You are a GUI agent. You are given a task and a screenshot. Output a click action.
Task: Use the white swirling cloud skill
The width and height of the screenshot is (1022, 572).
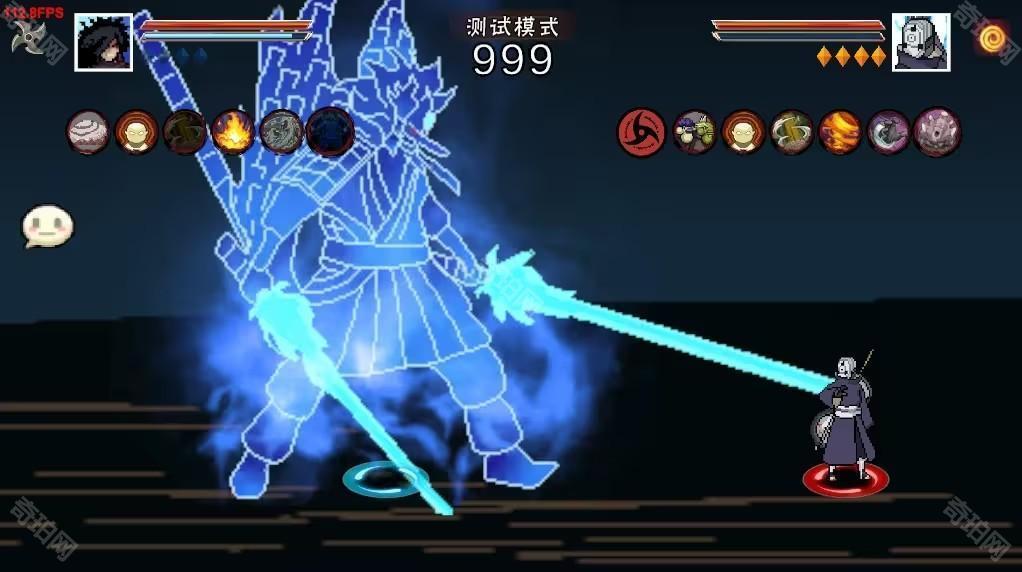(x=88, y=132)
